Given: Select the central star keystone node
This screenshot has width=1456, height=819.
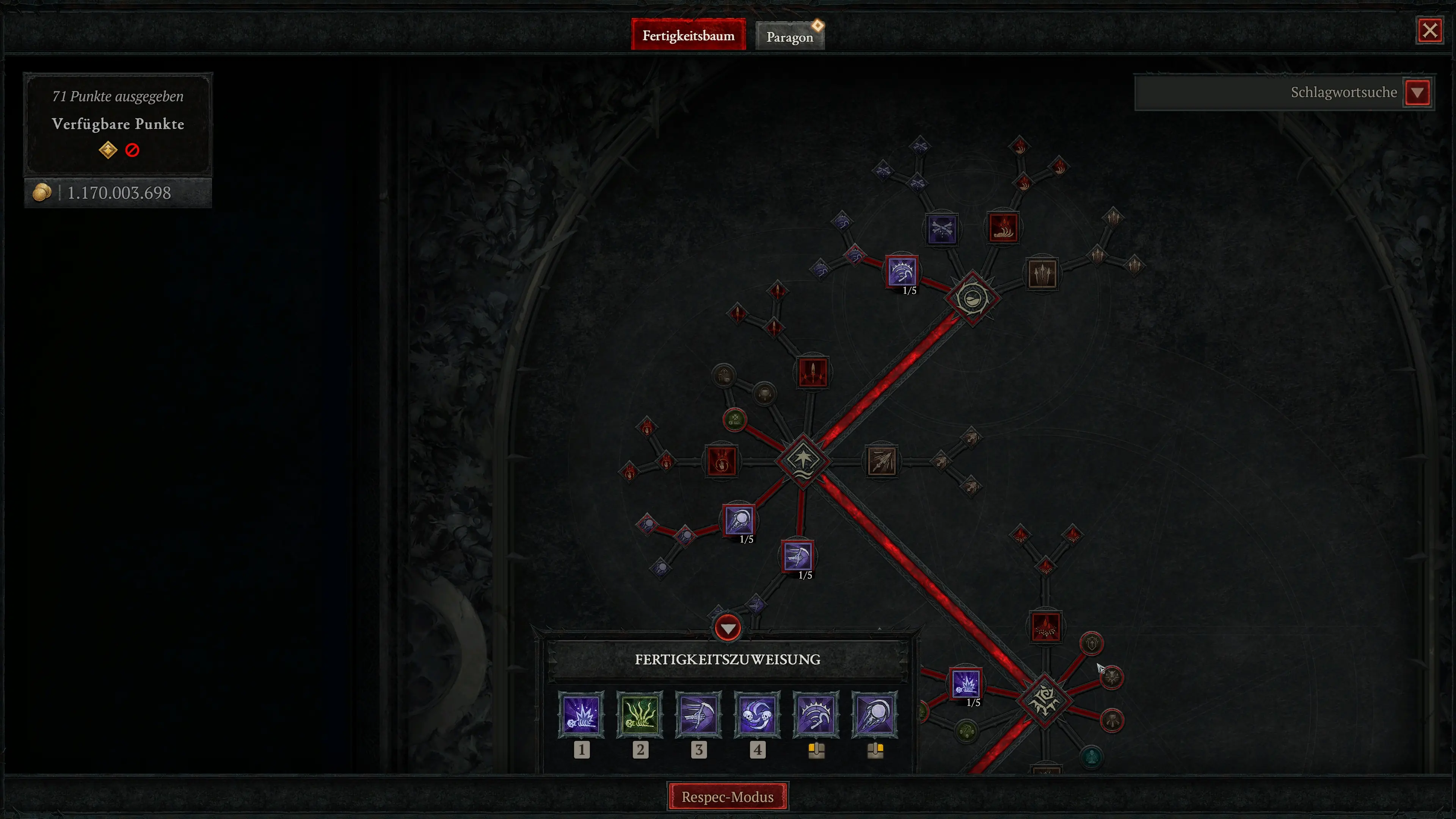Looking at the screenshot, I should tap(803, 461).
